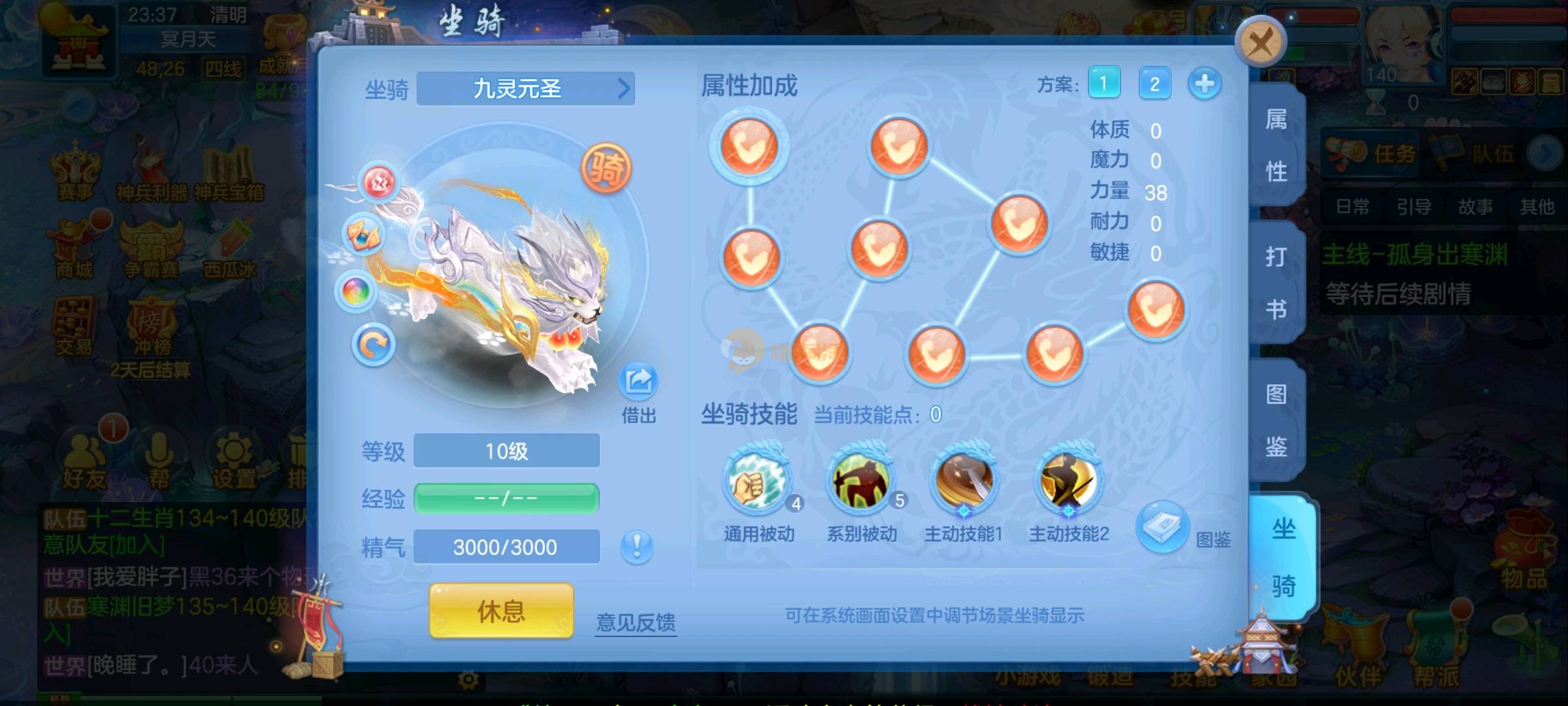Open the skill 图鉴 book icon

pyautogui.click(x=1162, y=526)
